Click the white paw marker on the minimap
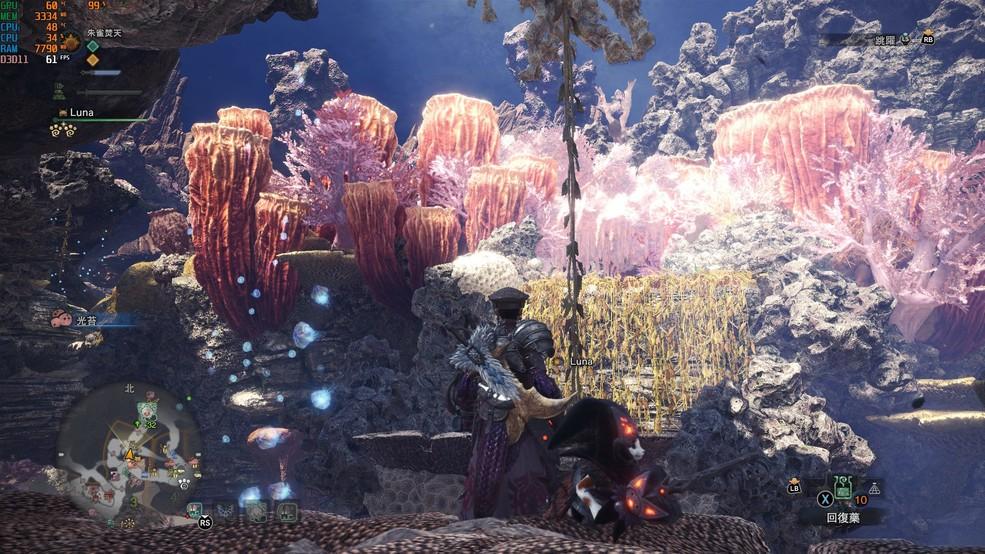The height and width of the screenshot is (554, 985). click(x=185, y=483)
